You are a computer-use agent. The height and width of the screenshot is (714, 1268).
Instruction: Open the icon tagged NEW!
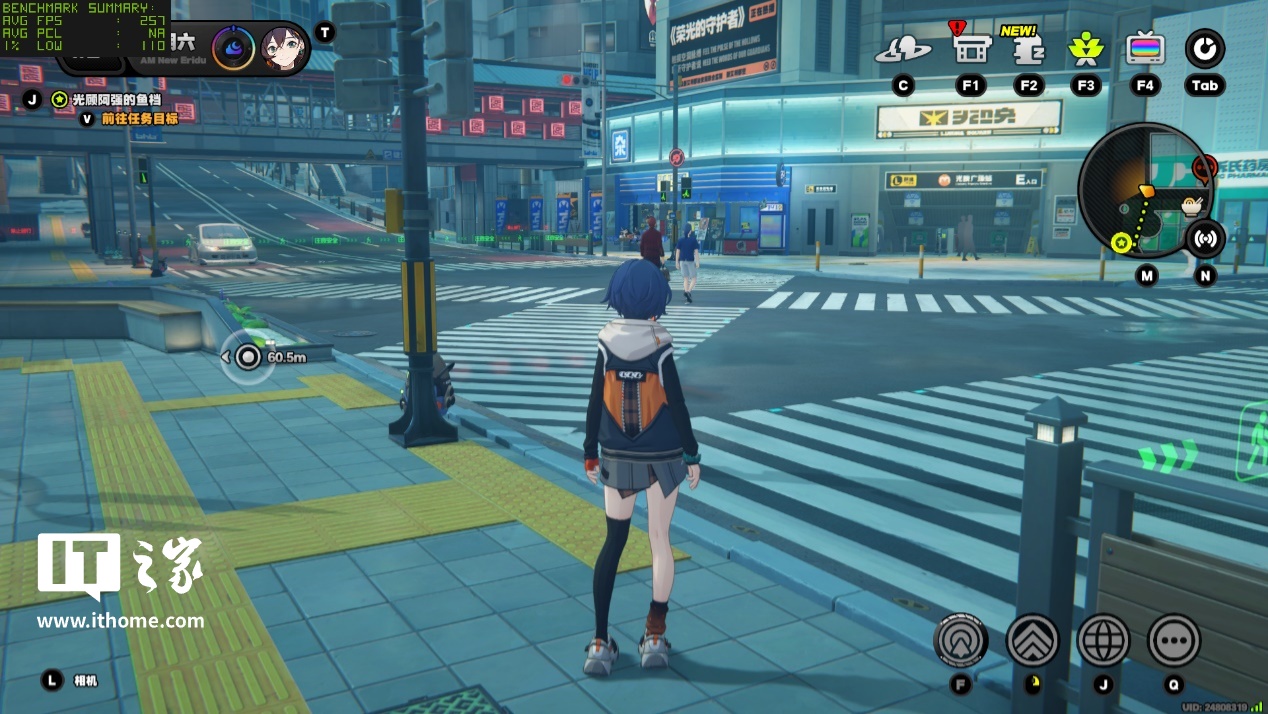point(1029,50)
